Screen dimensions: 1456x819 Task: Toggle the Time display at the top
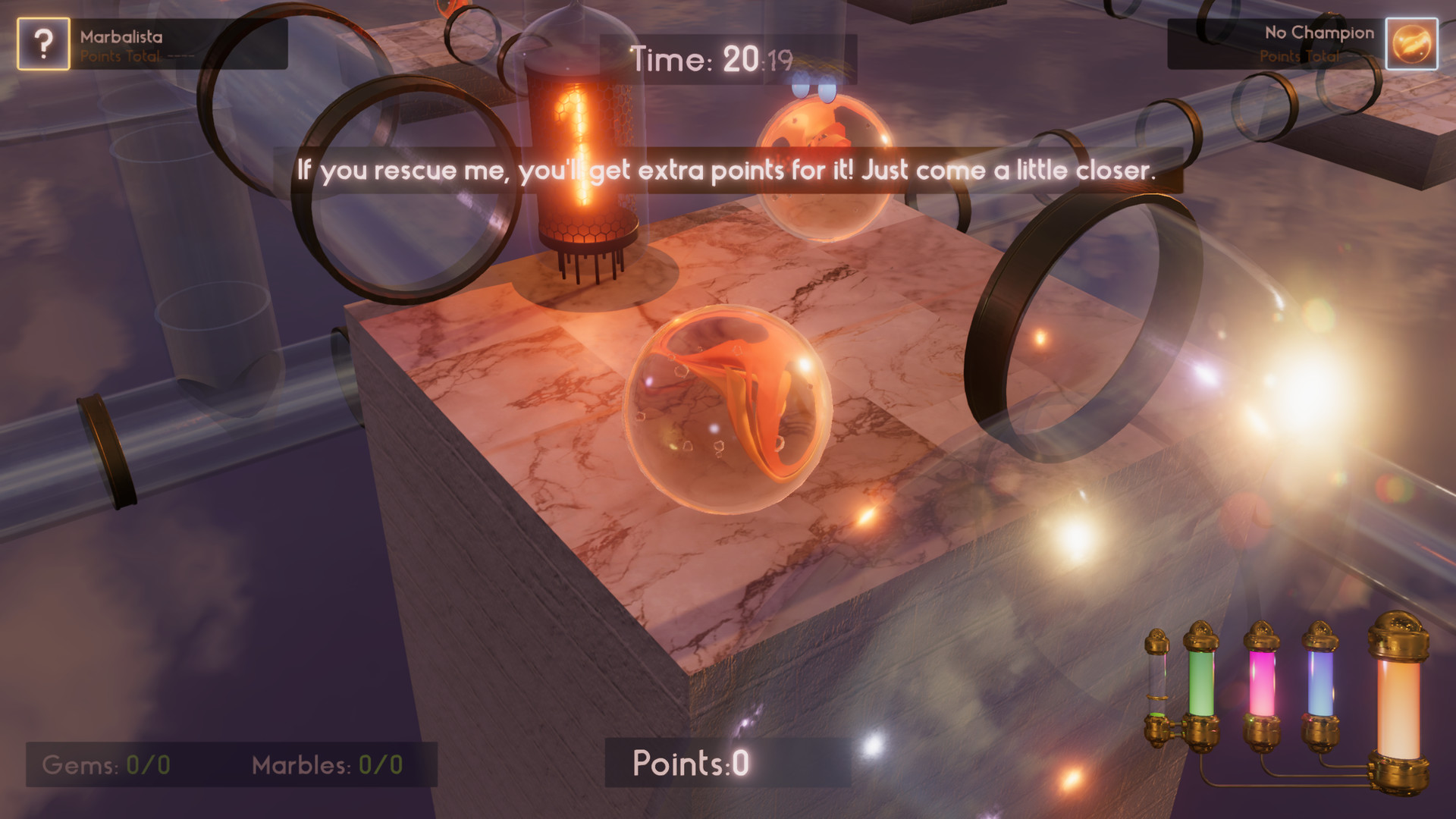713,57
